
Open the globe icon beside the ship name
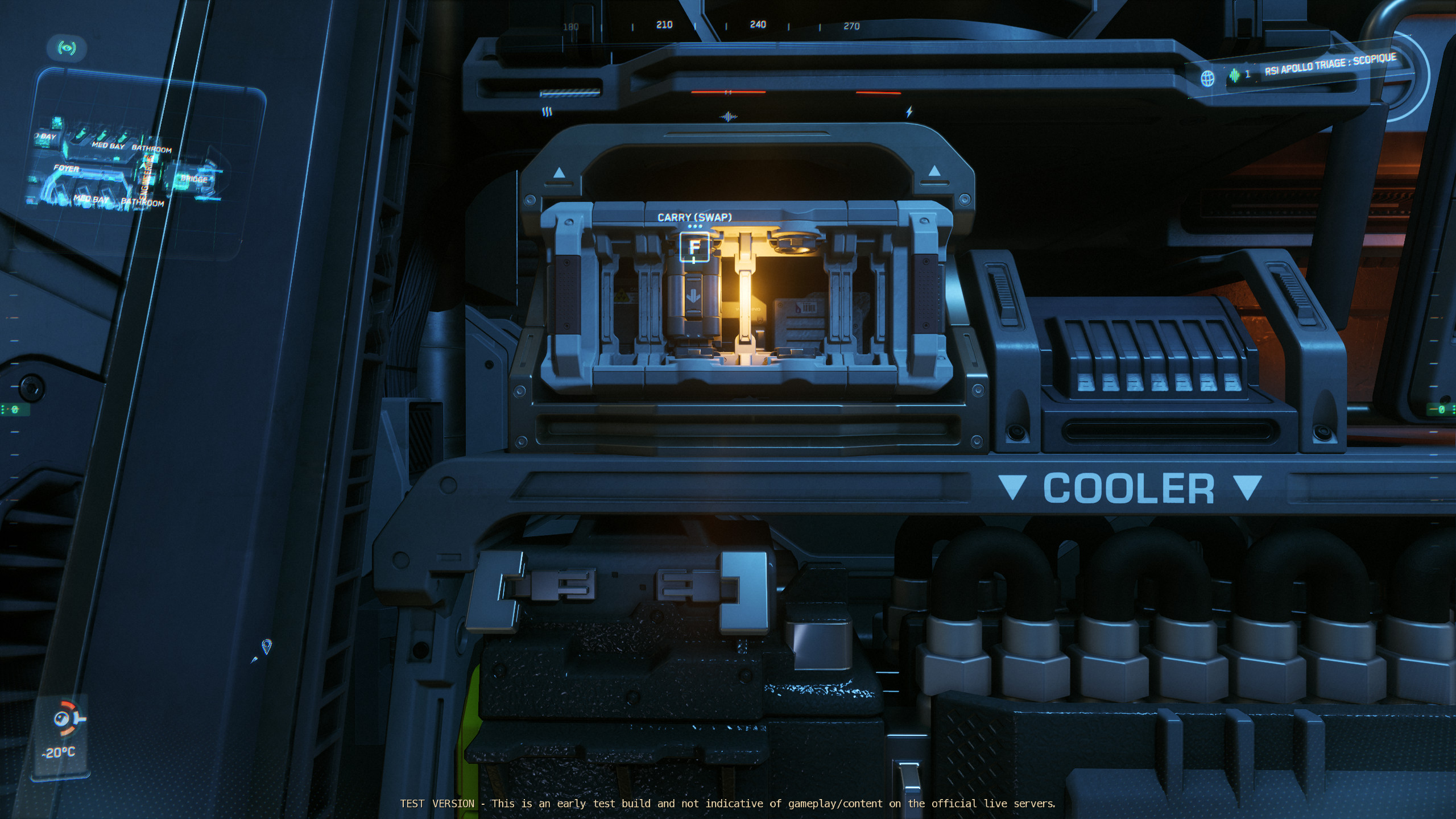click(x=1207, y=78)
